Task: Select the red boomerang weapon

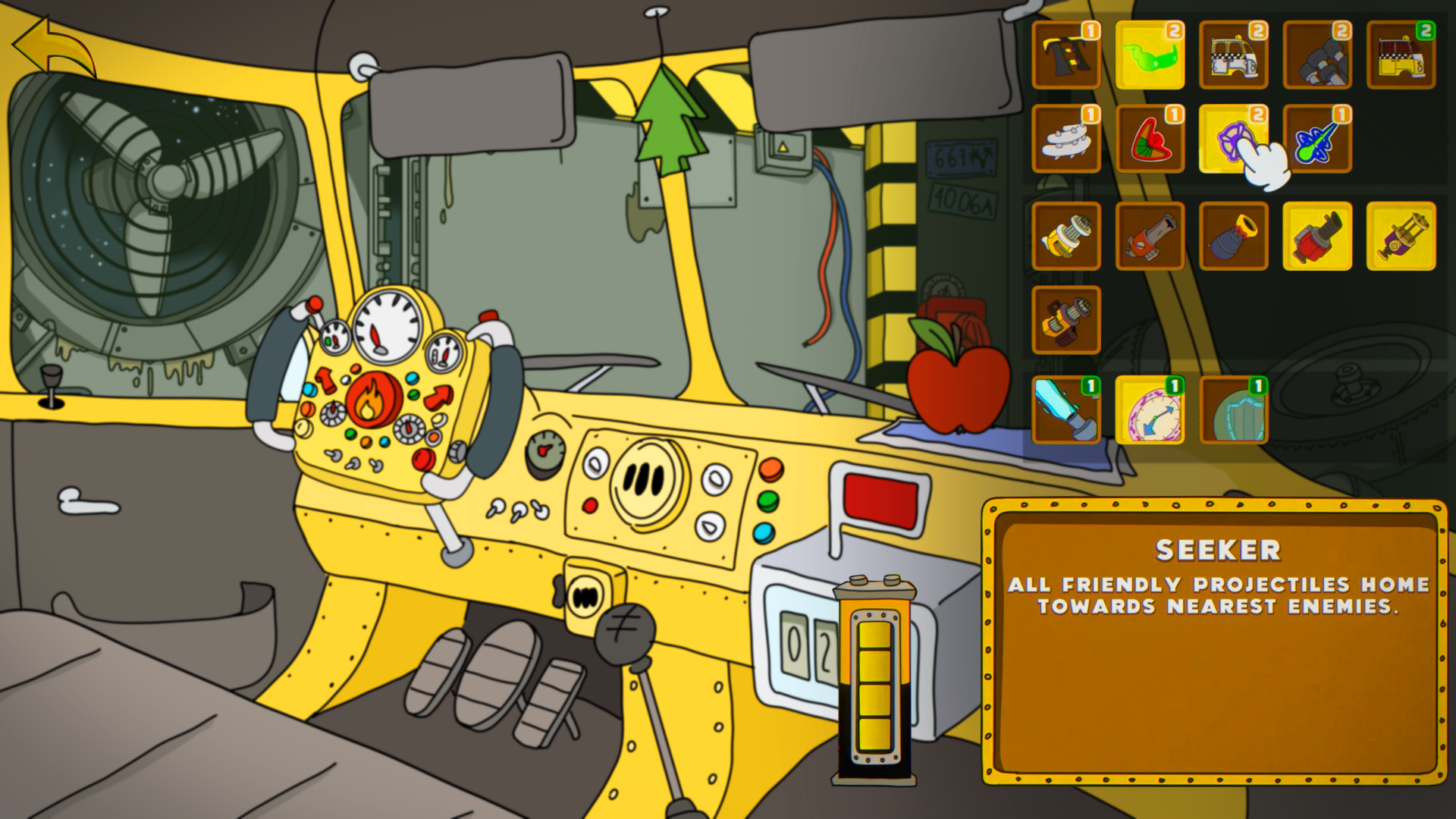Action: pos(1150,142)
